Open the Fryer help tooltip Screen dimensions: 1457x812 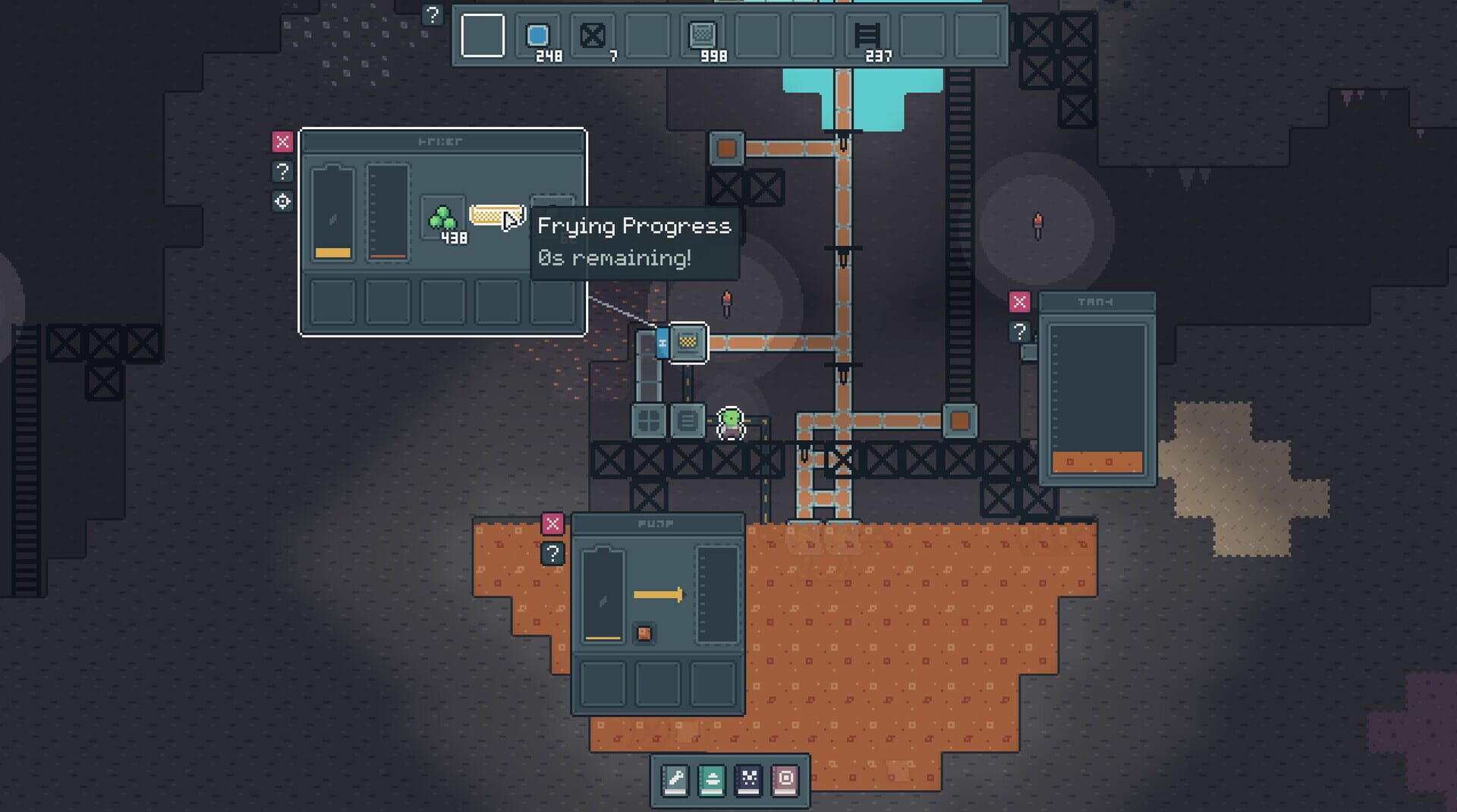(x=282, y=172)
